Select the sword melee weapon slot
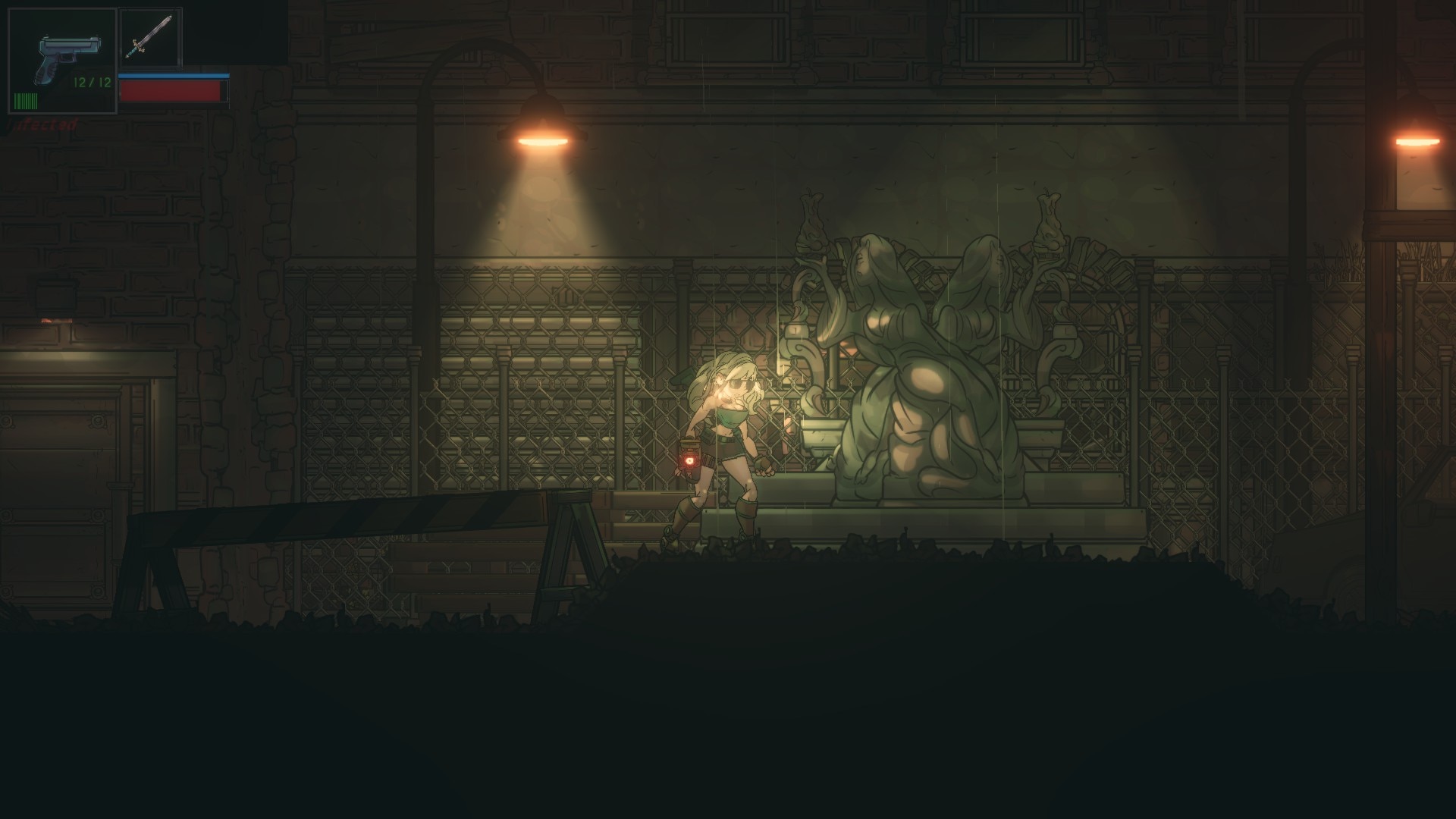The height and width of the screenshot is (819, 1456). [150, 37]
